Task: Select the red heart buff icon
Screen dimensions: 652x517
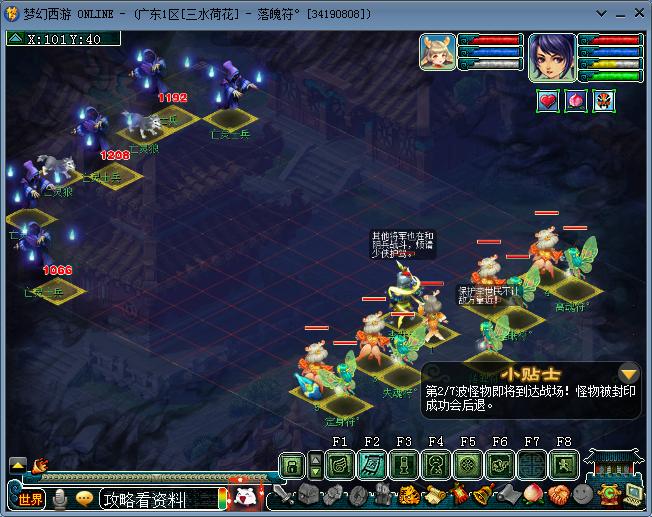Action: [548, 100]
